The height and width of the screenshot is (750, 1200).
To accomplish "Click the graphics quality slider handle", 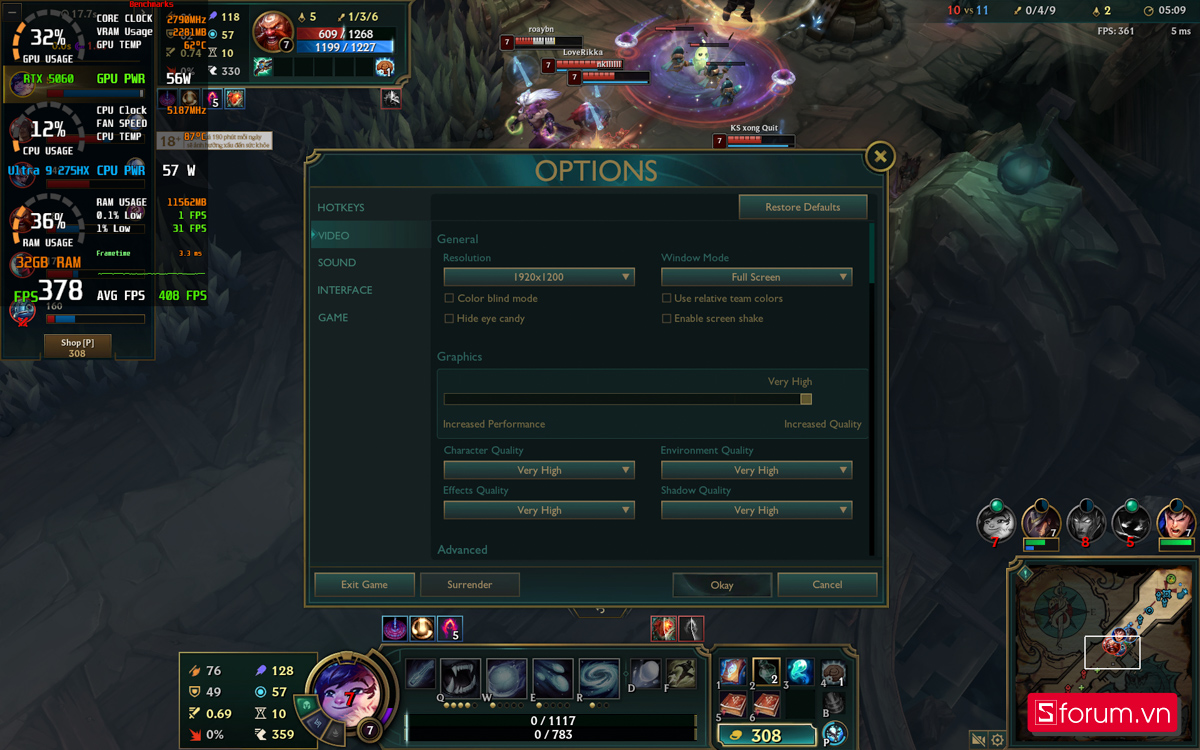I will coord(806,399).
